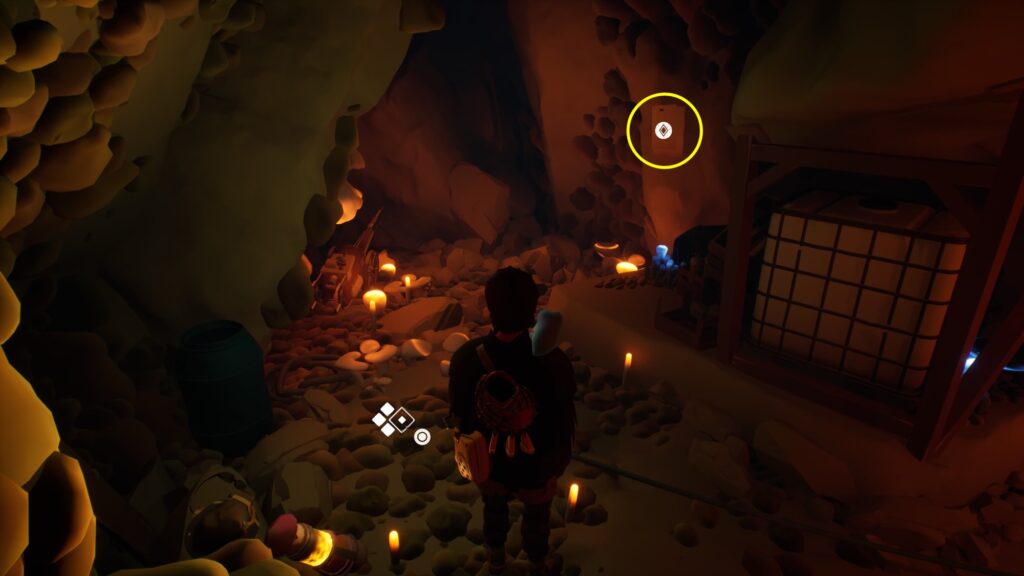Click the small white ring marker
Screen dimensions: 1024x576
click(x=422, y=437)
